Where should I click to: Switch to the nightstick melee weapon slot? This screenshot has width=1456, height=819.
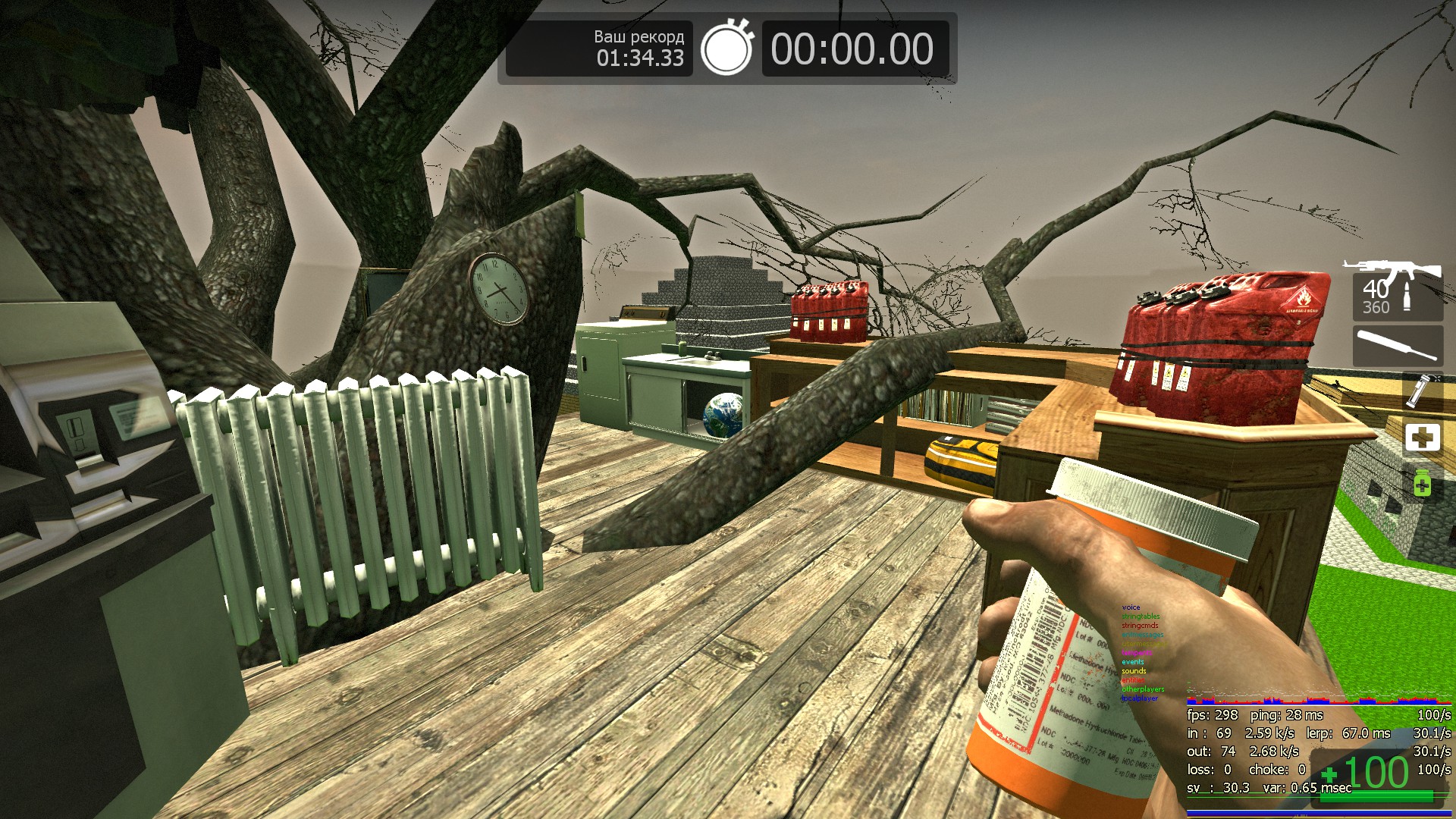point(1397,346)
